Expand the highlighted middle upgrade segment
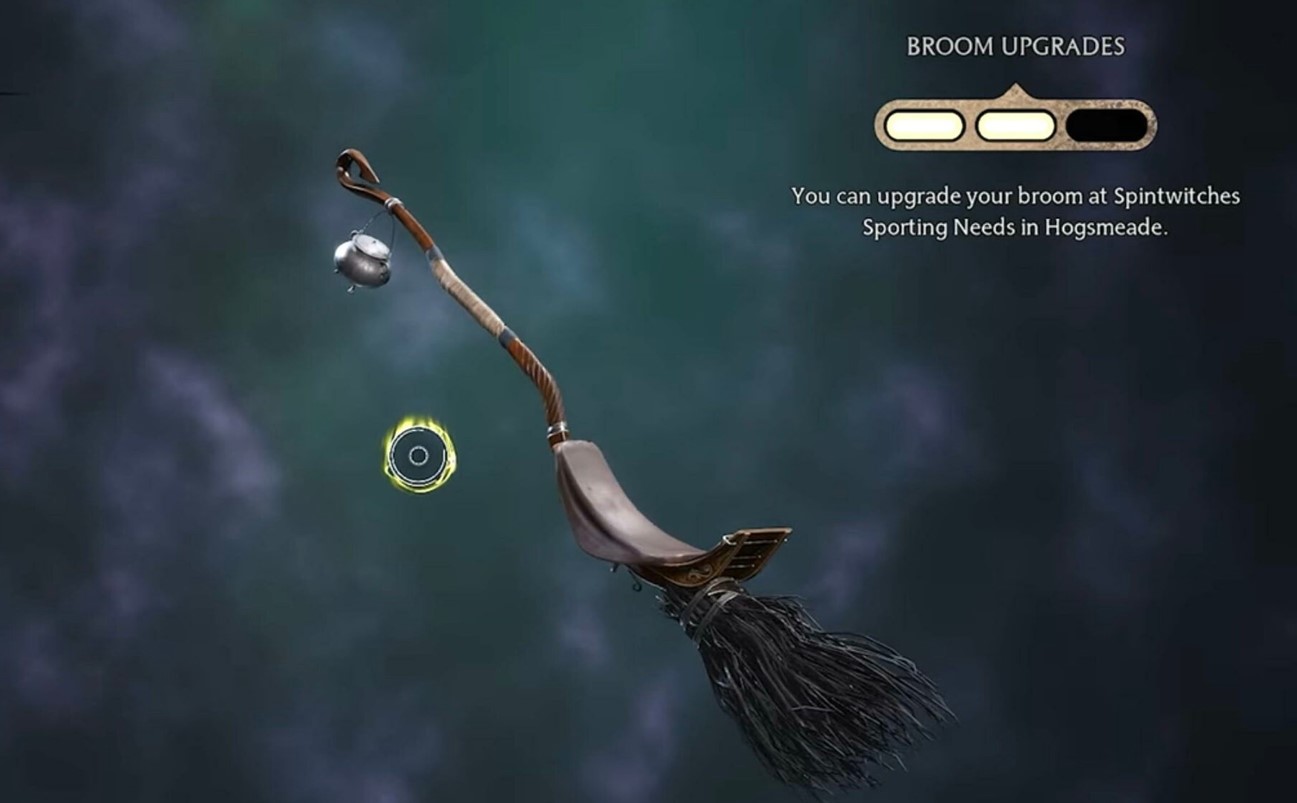This screenshot has width=1297, height=803. [1015, 122]
